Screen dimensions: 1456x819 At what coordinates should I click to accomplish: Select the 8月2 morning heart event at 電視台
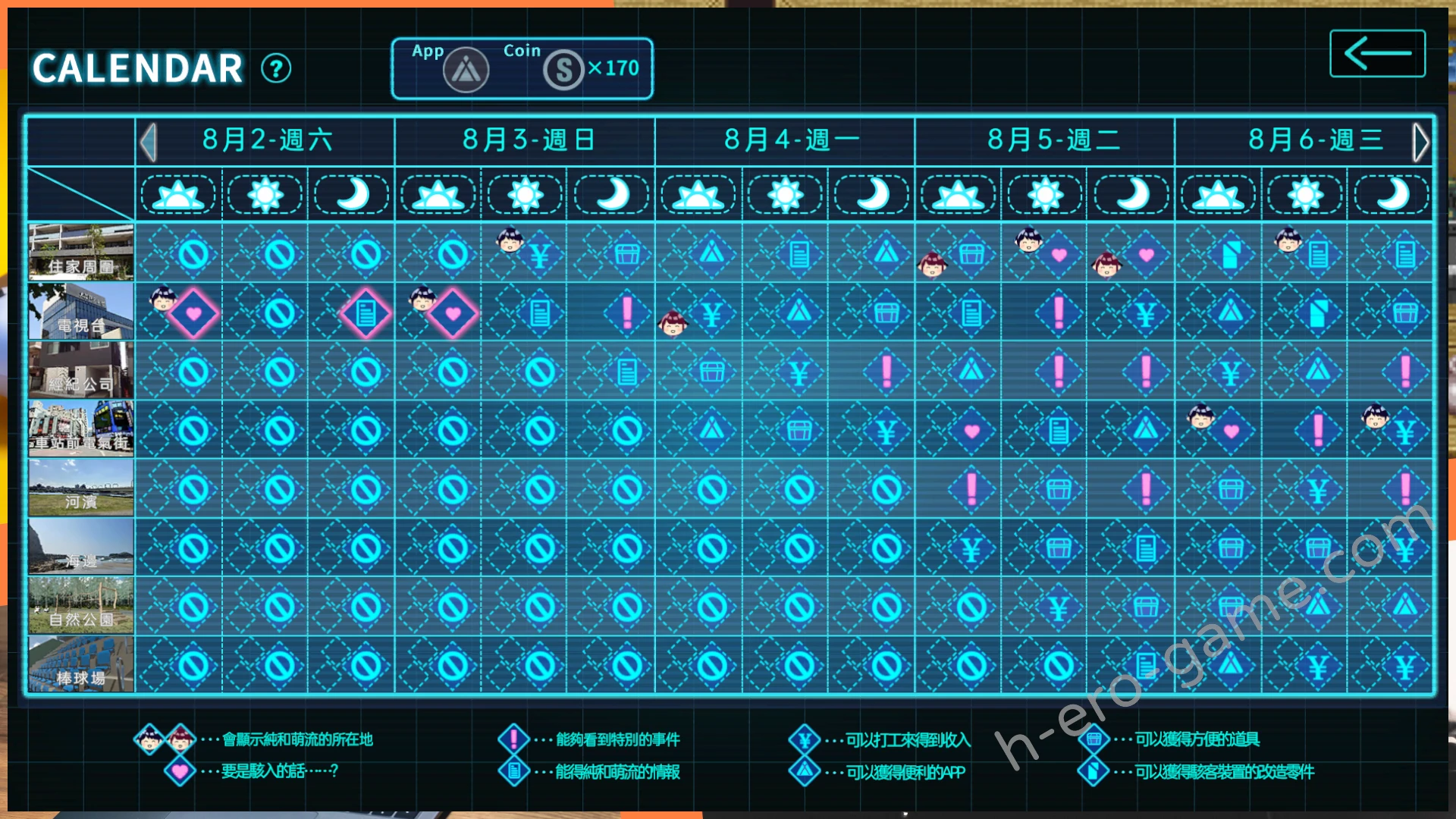[x=193, y=313]
